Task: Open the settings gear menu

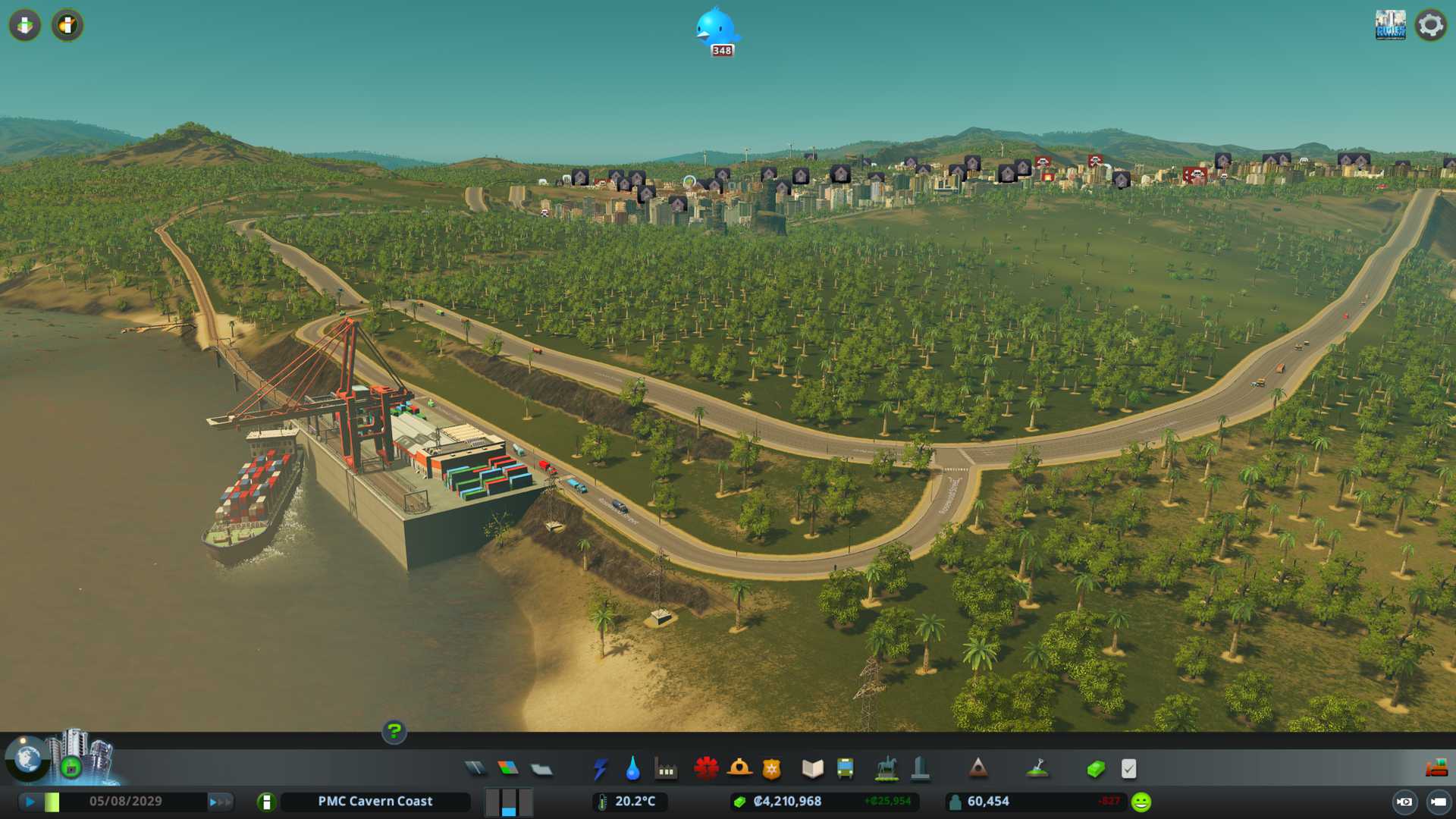Action: pyautogui.click(x=1430, y=25)
